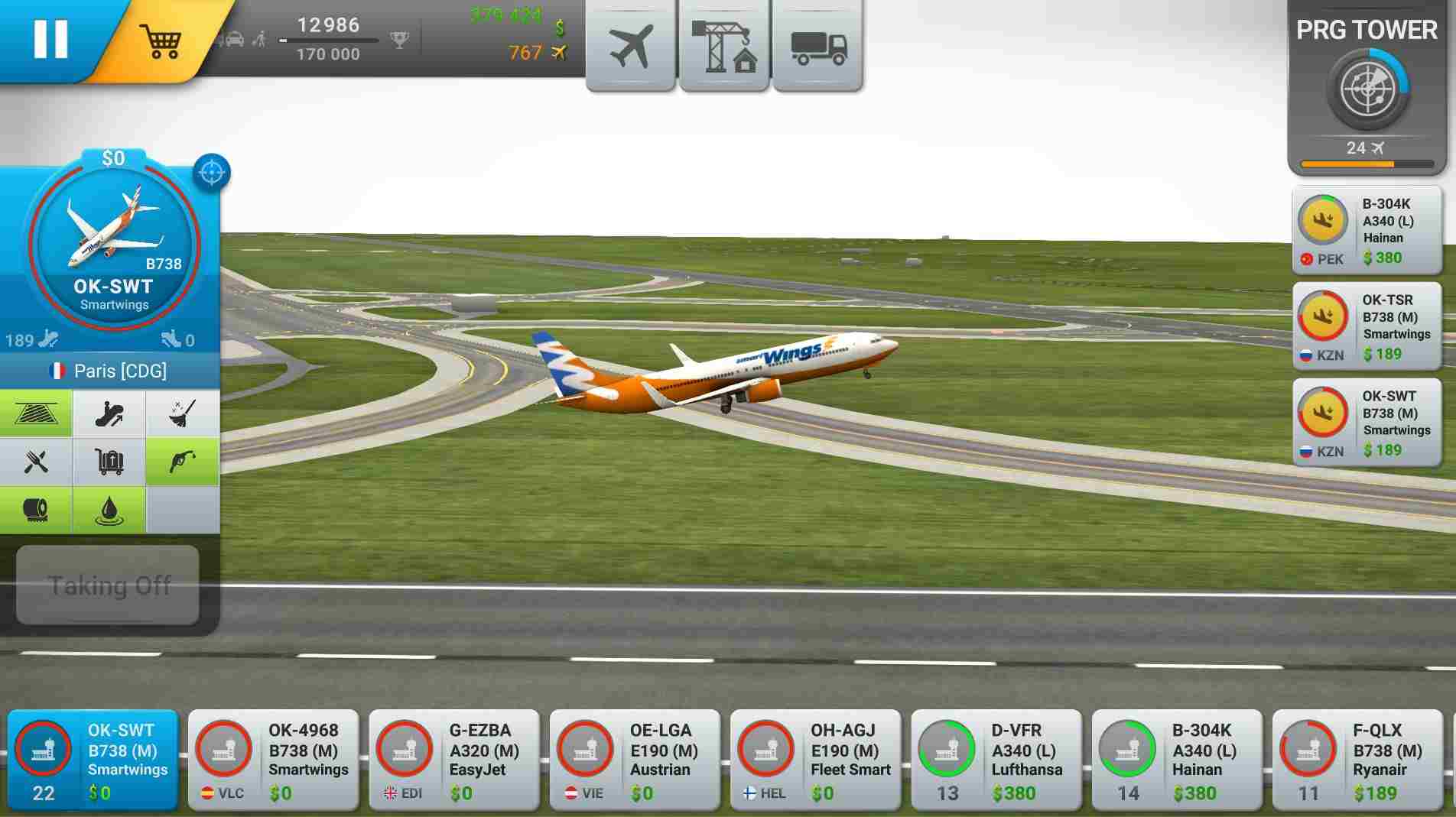
Task: Toggle the passenger boarding escalator service
Action: (x=109, y=413)
